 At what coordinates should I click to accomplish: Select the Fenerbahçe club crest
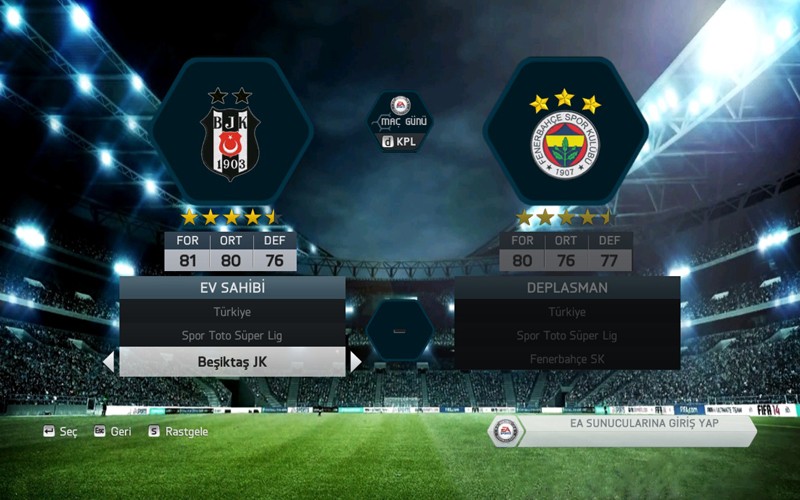[x=565, y=135]
